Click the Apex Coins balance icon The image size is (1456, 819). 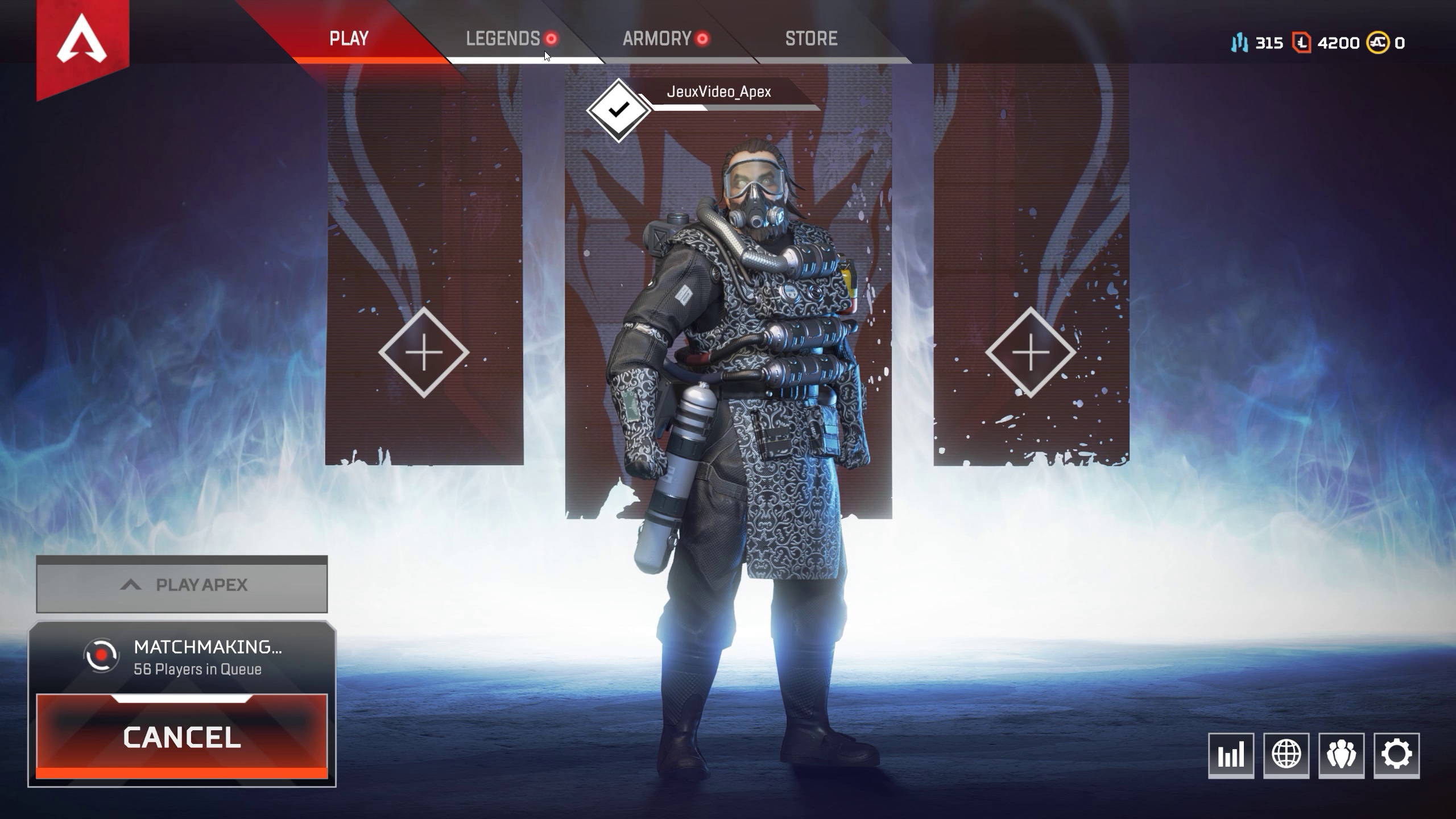coord(1378,42)
